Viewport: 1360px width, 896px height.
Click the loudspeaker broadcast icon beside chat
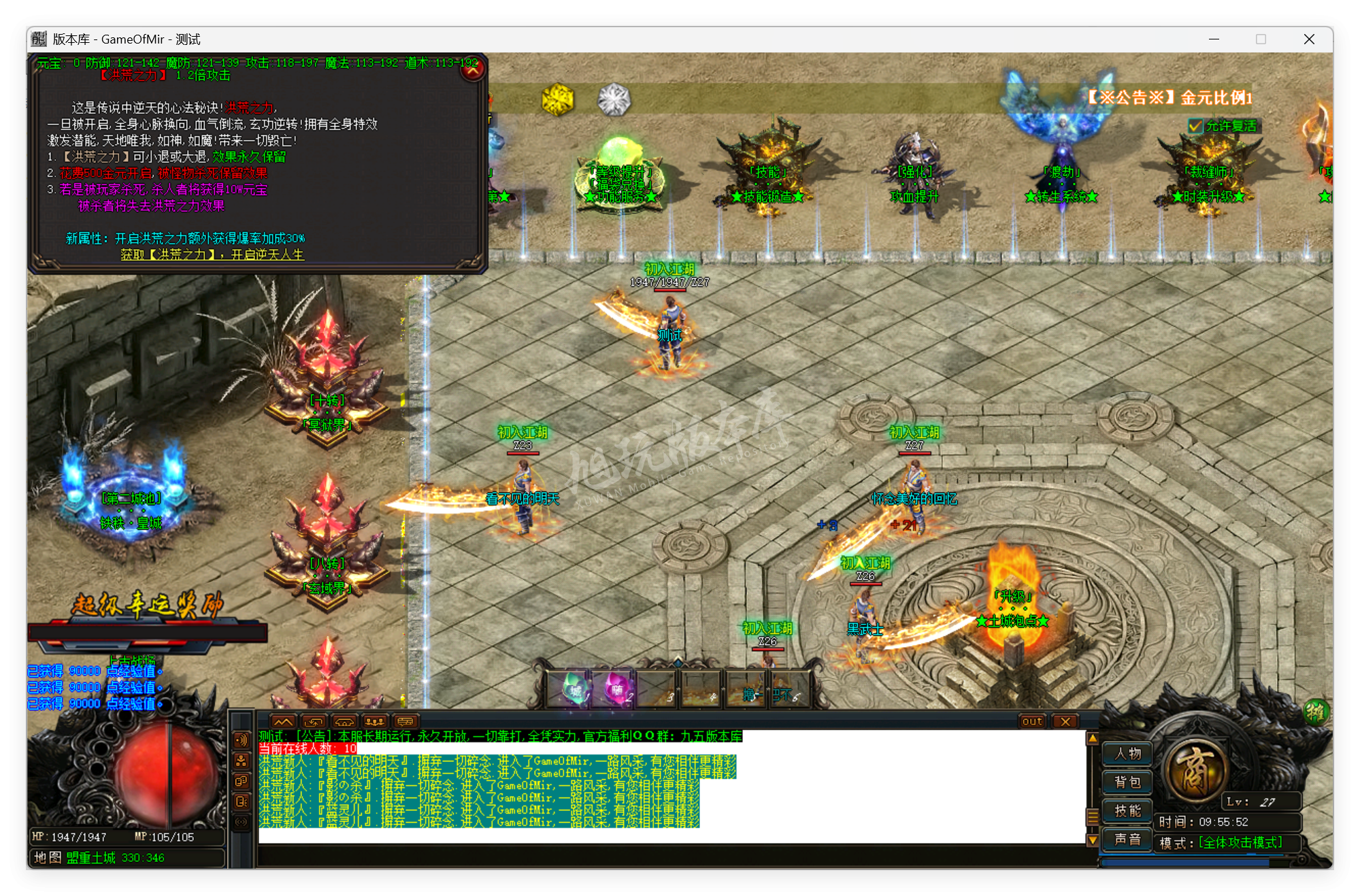[242, 739]
